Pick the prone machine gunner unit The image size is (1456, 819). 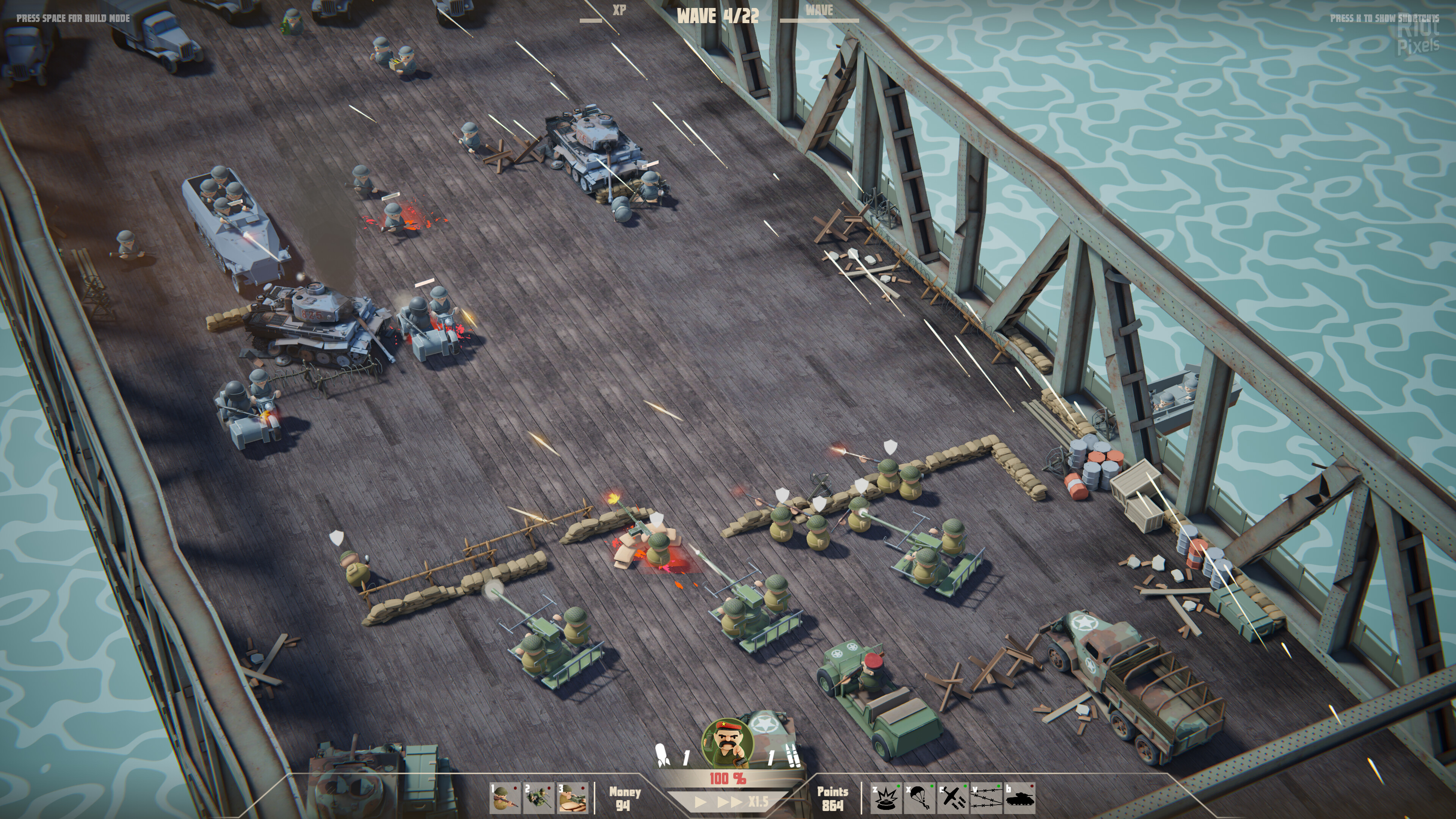pos(573,797)
